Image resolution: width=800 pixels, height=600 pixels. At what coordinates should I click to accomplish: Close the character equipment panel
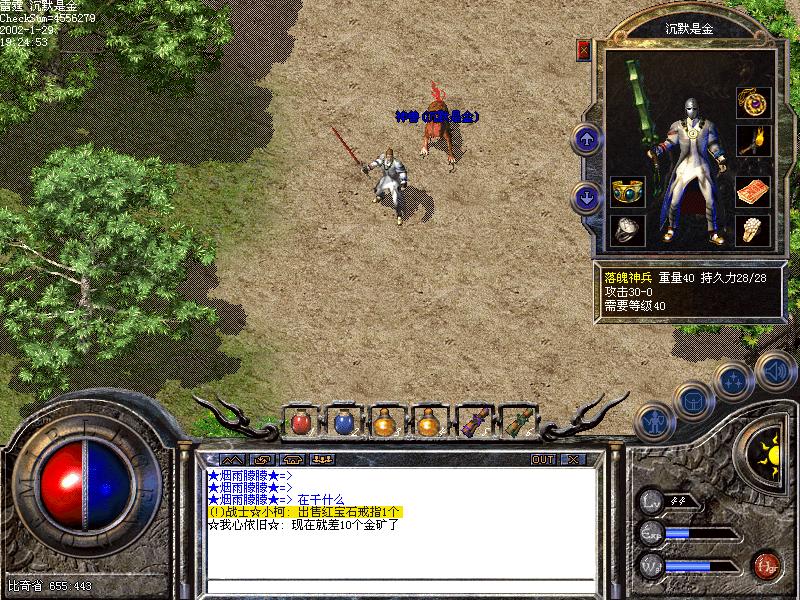click(585, 49)
